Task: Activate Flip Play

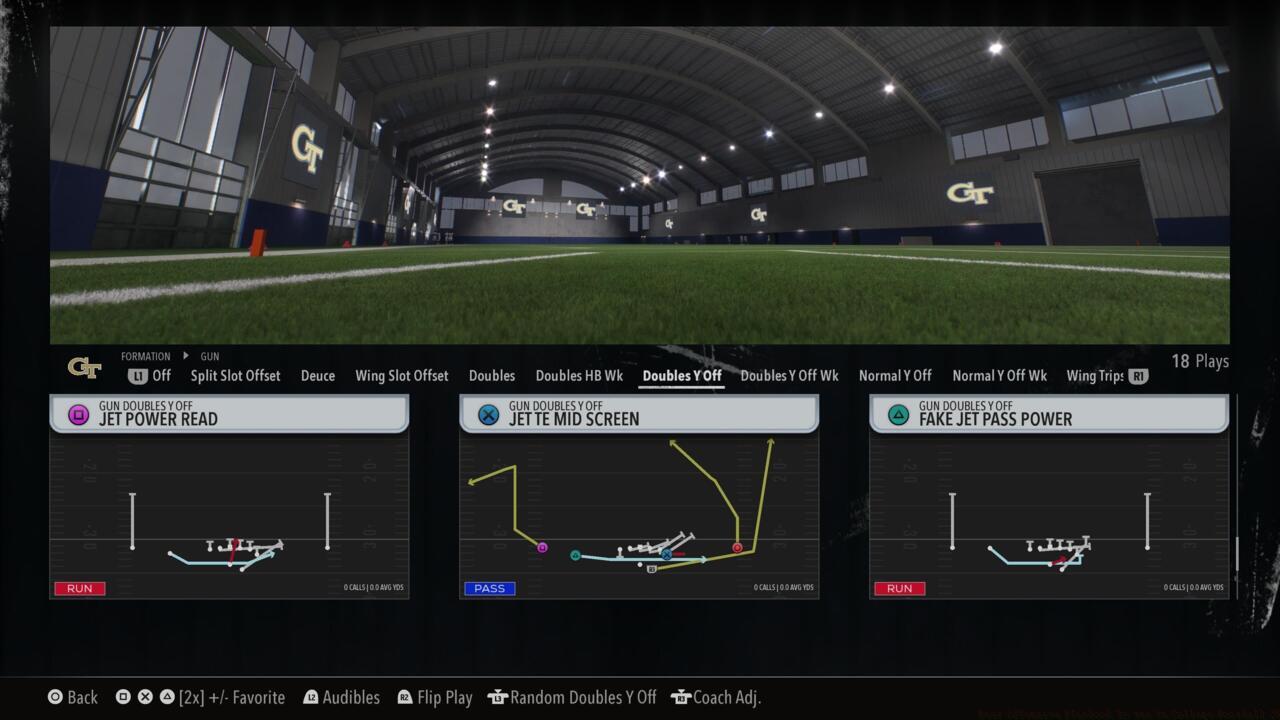Action: [x=444, y=697]
